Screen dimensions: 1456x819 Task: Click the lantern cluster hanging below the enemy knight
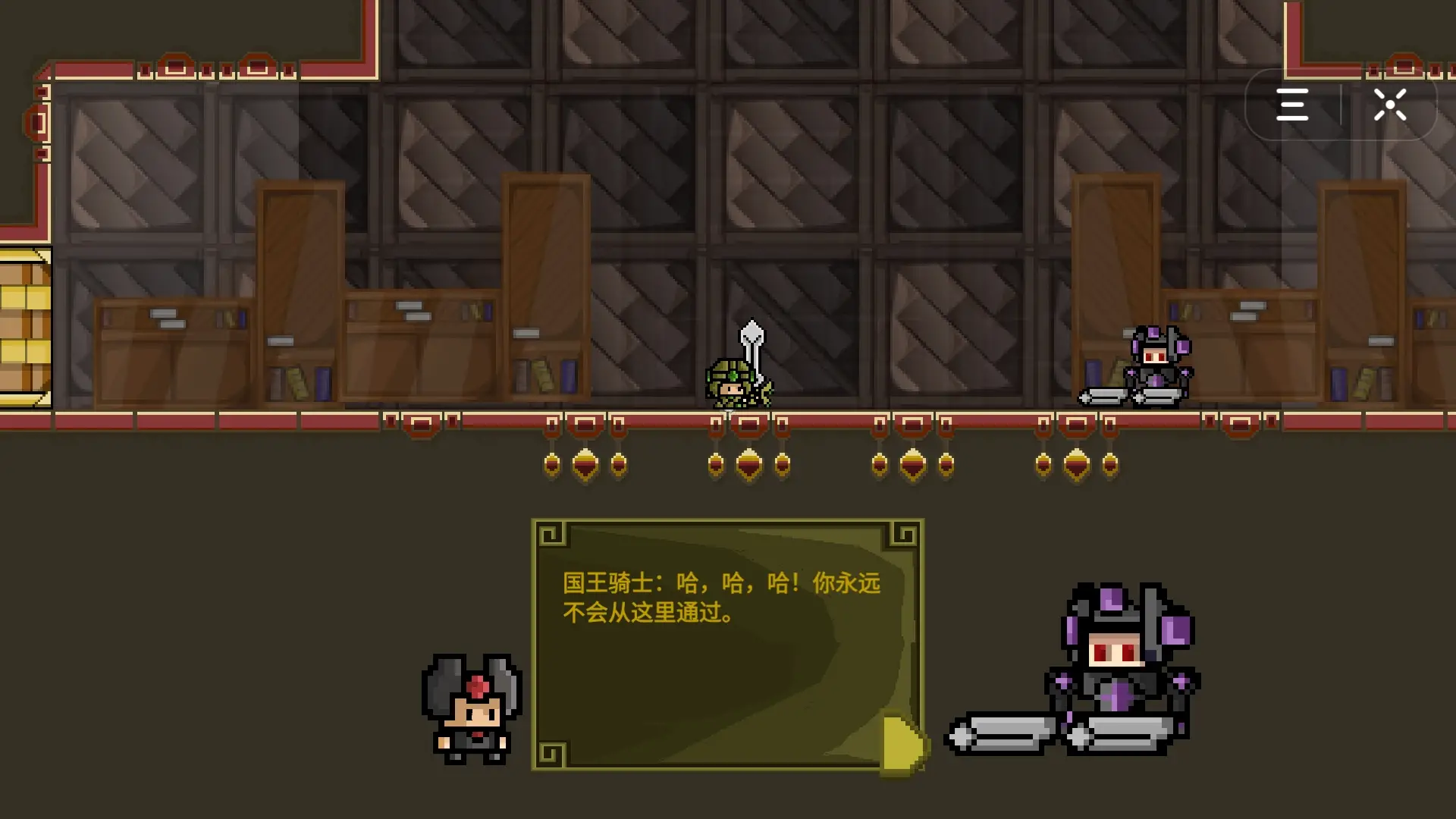pyautogui.click(x=1075, y=463)
